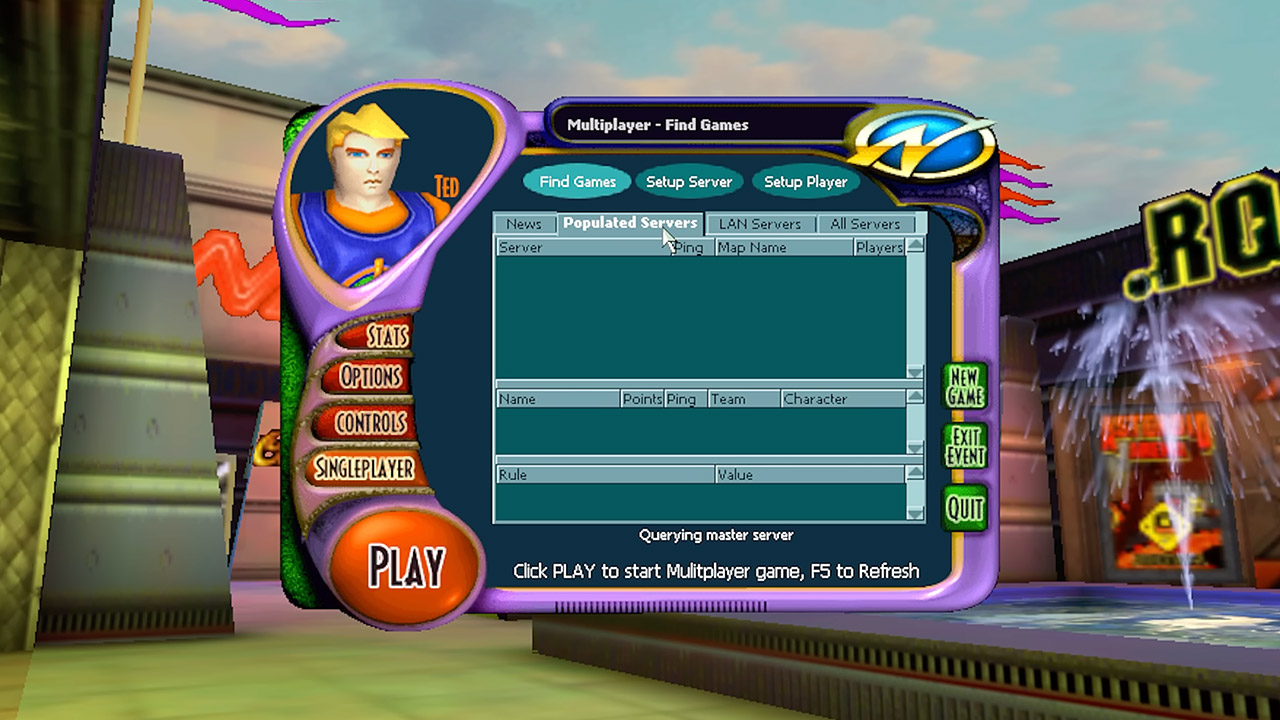Viewport: 1280px width, 720px height.
Task: Switch to the Setup Server screen
Action: tap(689, 181)
